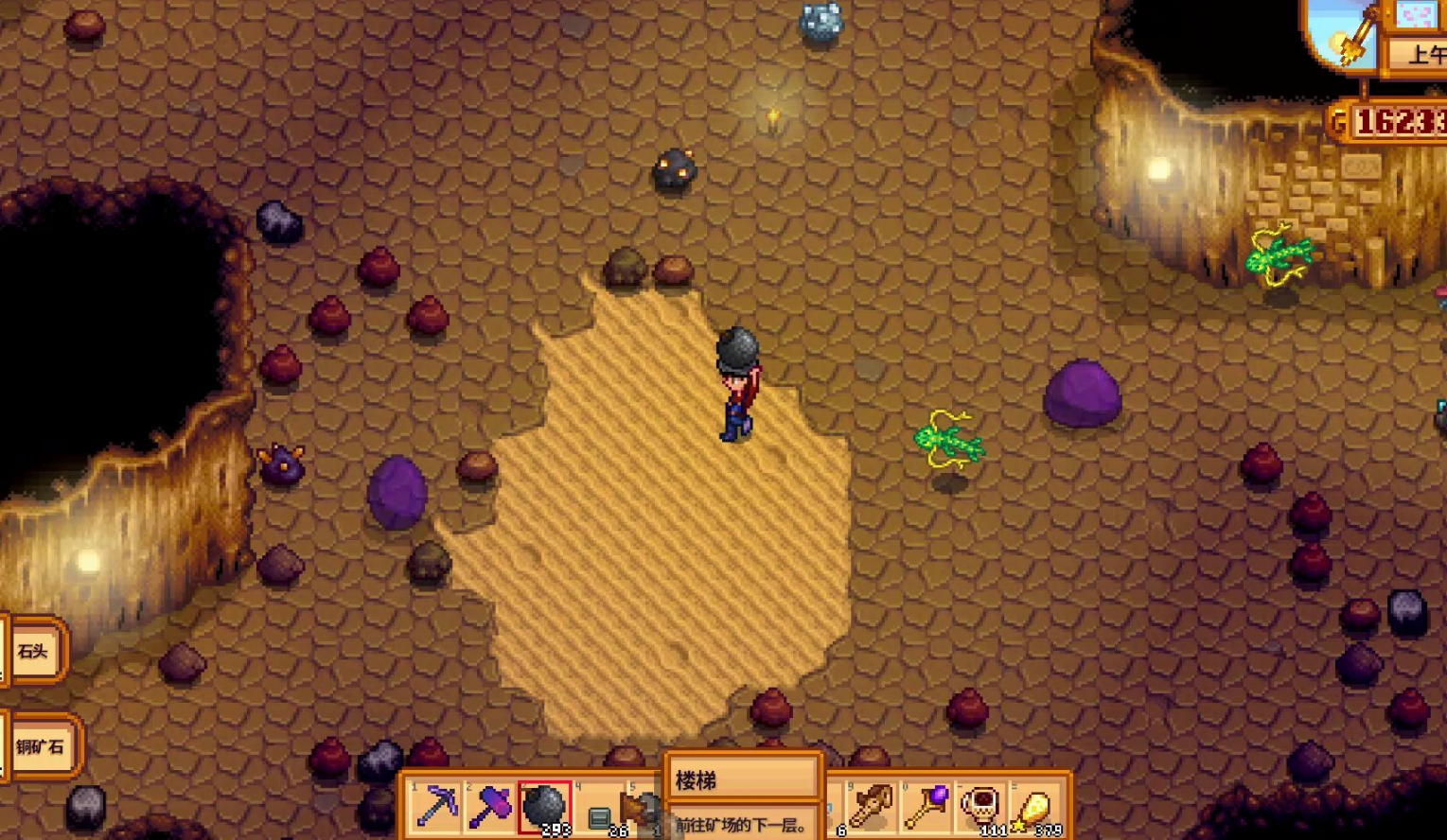Choose the purple-orb scepter slot
The image size is (1447, 840).
pyautogui.click(x=926, y=806)
